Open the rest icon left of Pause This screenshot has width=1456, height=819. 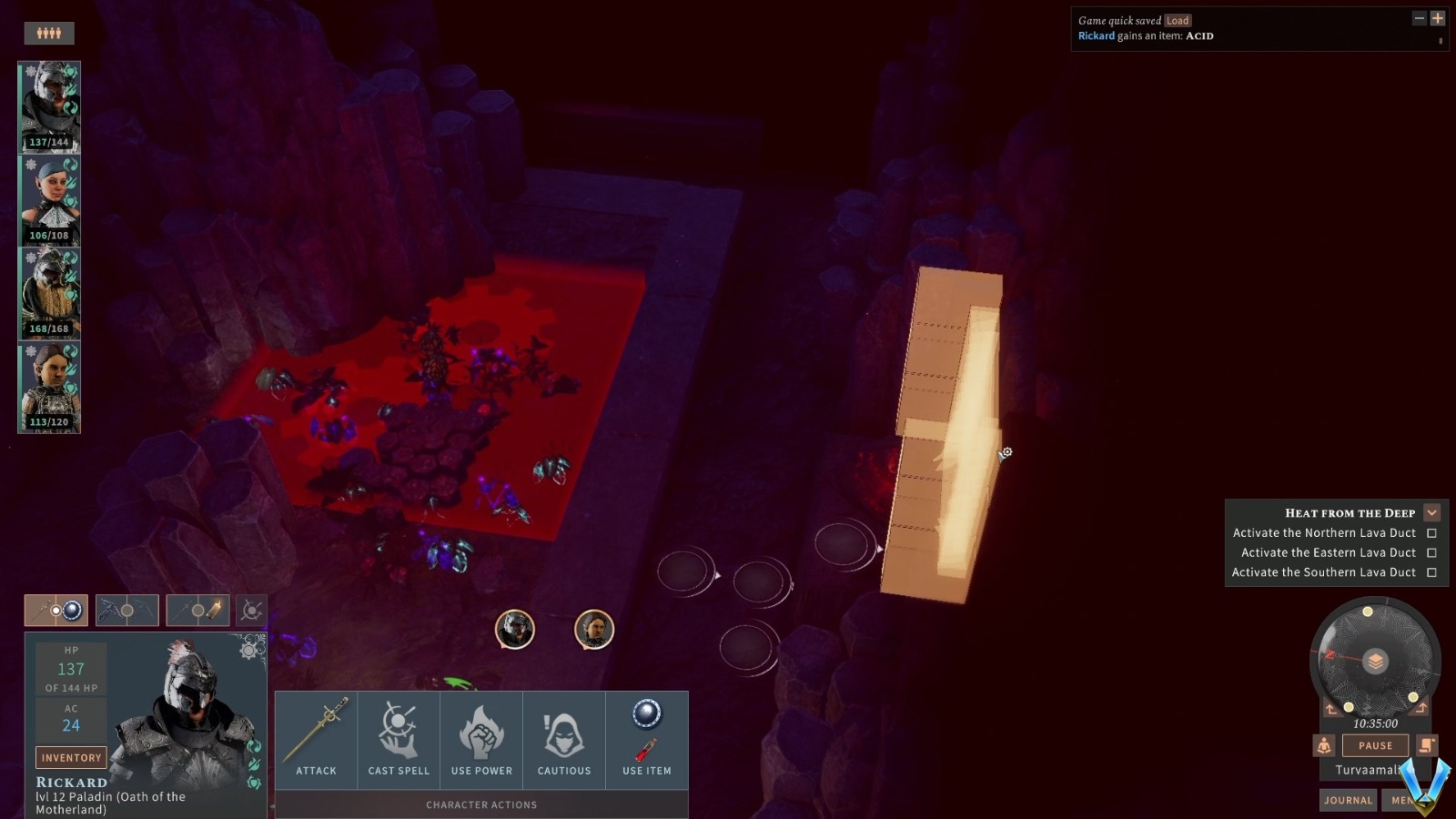tap(1323, 745)
